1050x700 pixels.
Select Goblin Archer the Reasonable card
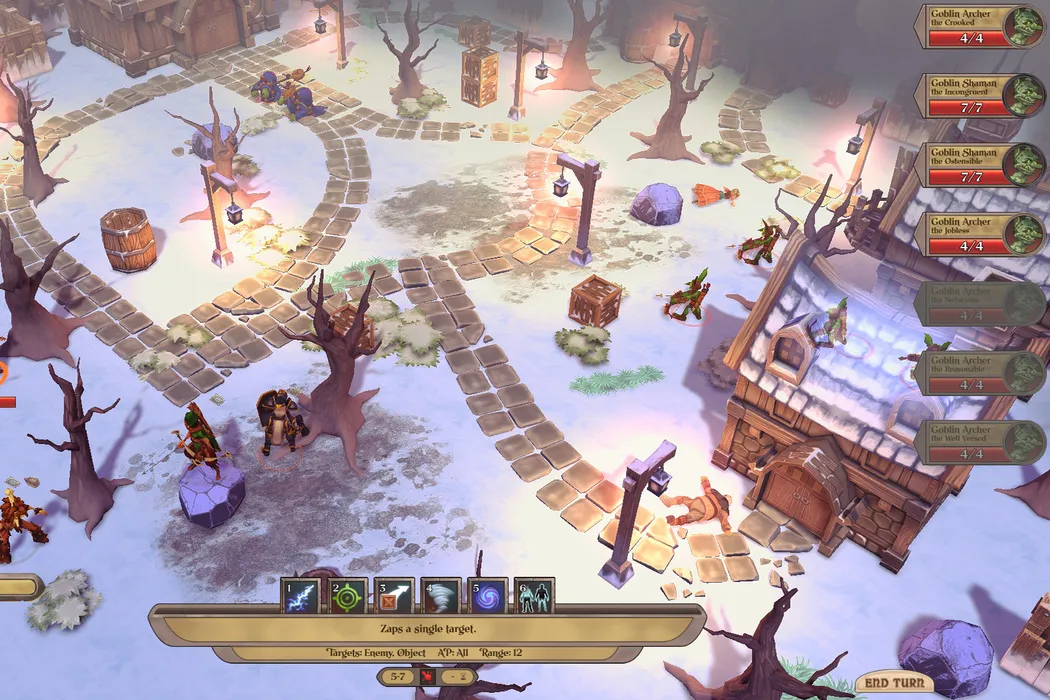(x=975, y=372)
